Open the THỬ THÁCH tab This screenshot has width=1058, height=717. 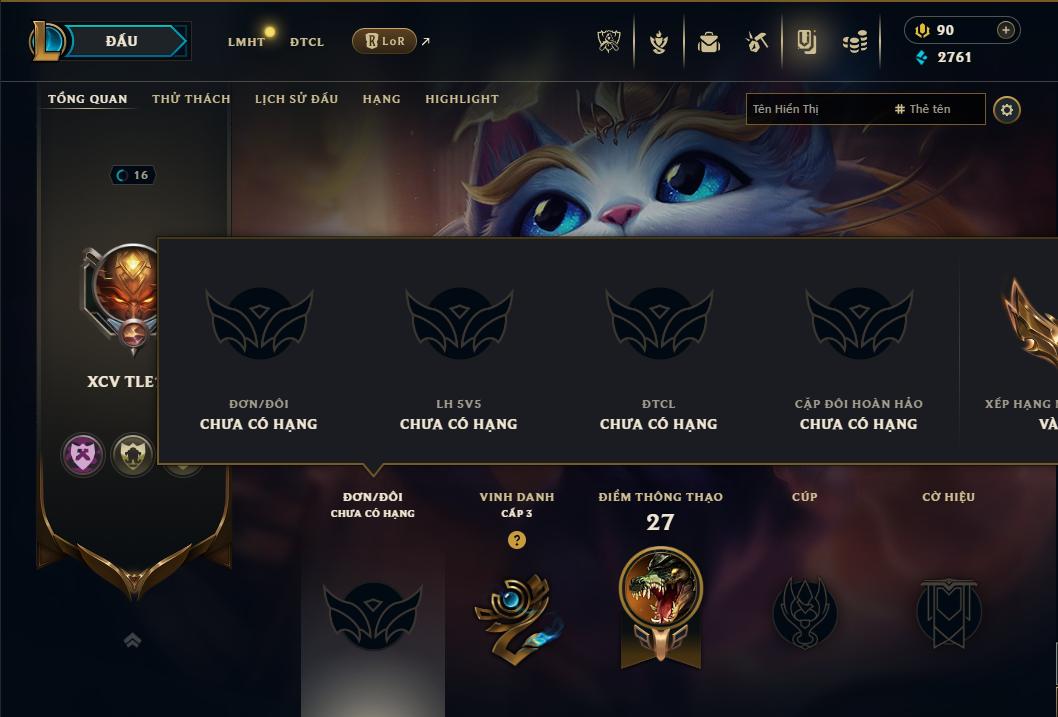[x=191, y=99]
